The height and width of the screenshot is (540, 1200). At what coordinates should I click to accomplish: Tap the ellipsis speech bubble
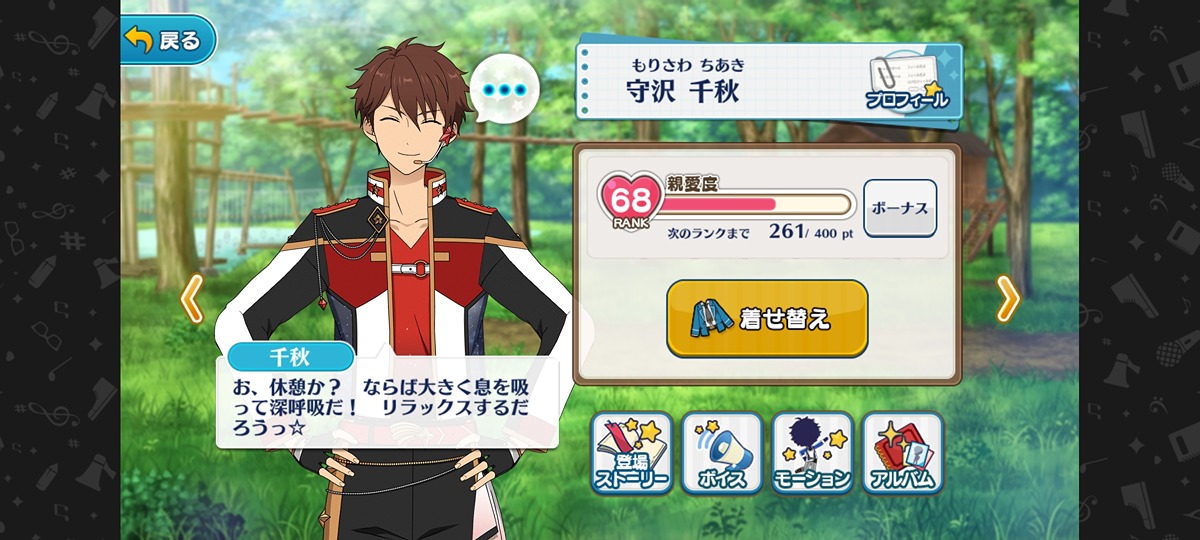(x=503, y=91)
